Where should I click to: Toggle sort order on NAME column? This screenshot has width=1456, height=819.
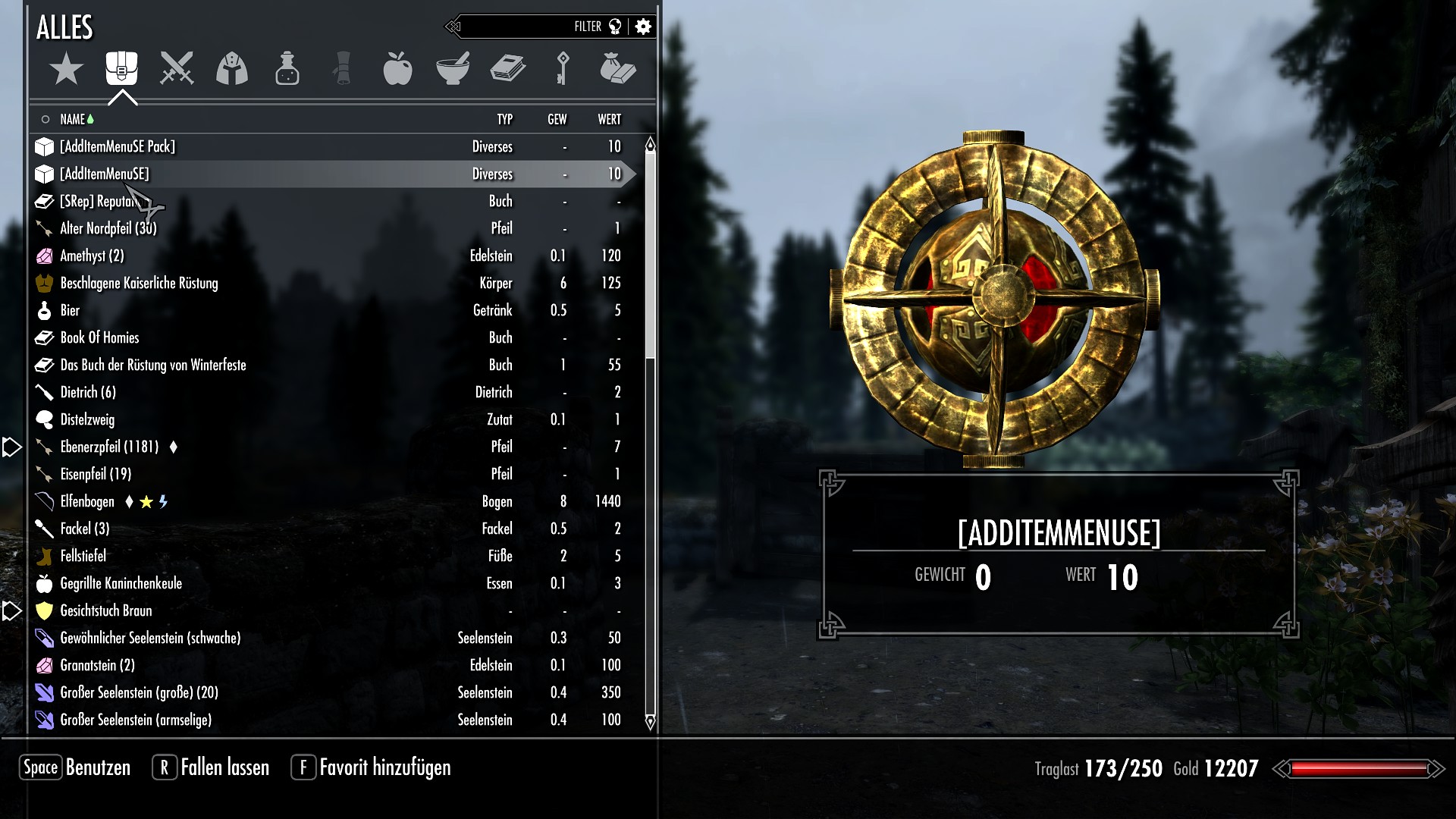point(76,119)
